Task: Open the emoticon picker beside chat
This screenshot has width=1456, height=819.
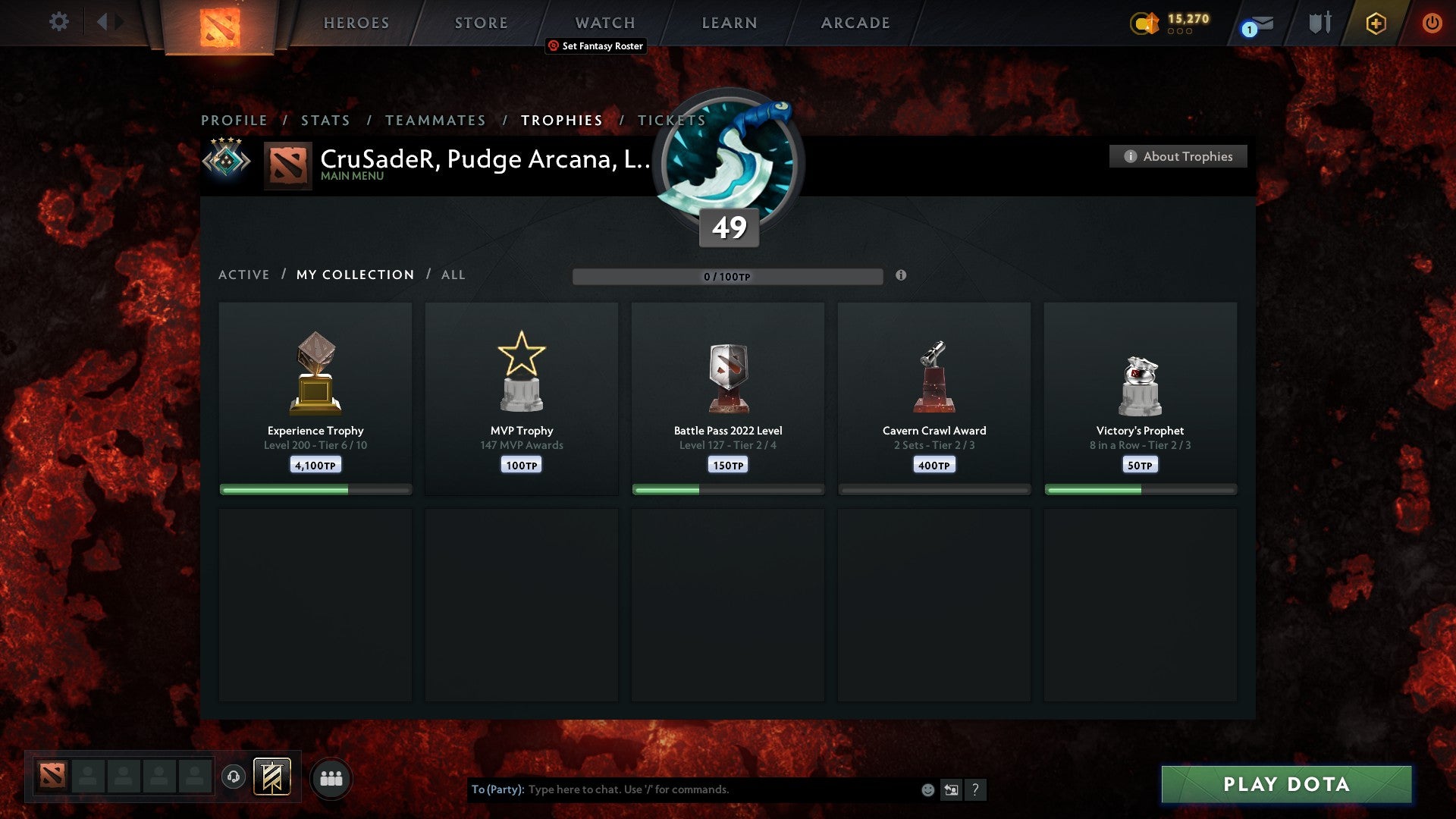Action: 927,789
